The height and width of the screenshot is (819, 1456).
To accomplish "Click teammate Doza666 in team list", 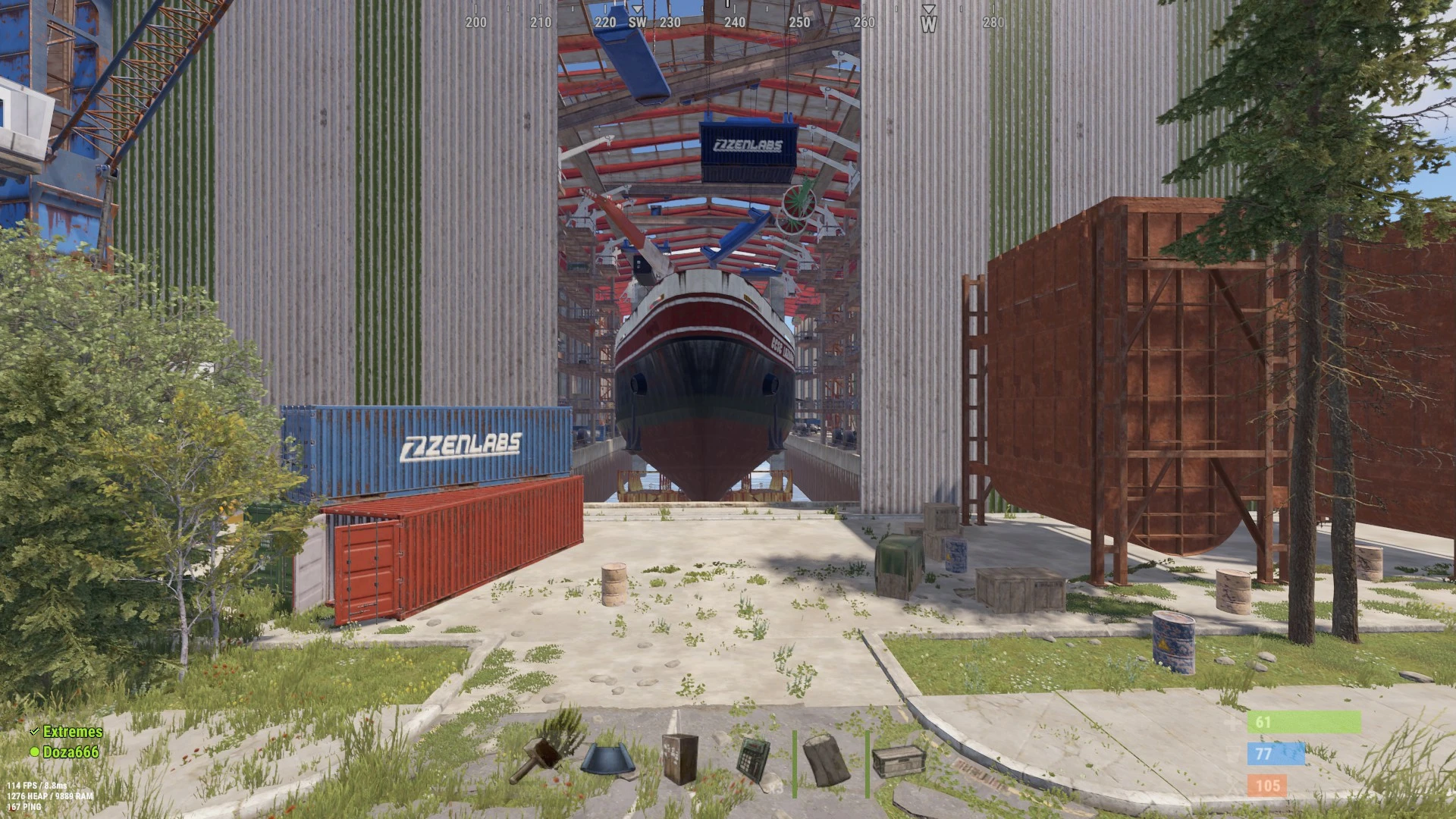I will click(x=71, y=752).
